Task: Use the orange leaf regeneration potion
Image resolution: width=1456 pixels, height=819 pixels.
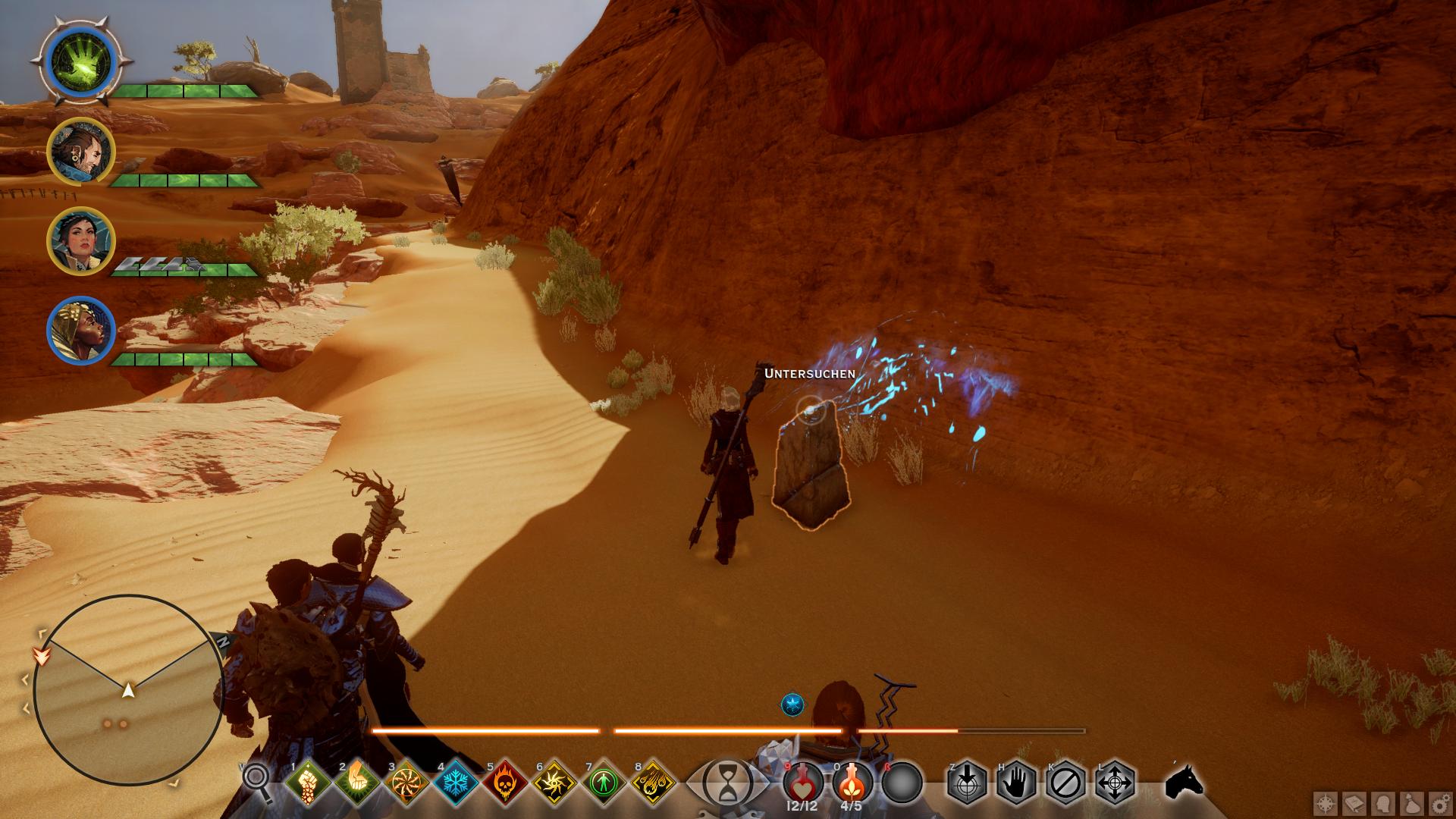Action: tap(852, 781)
